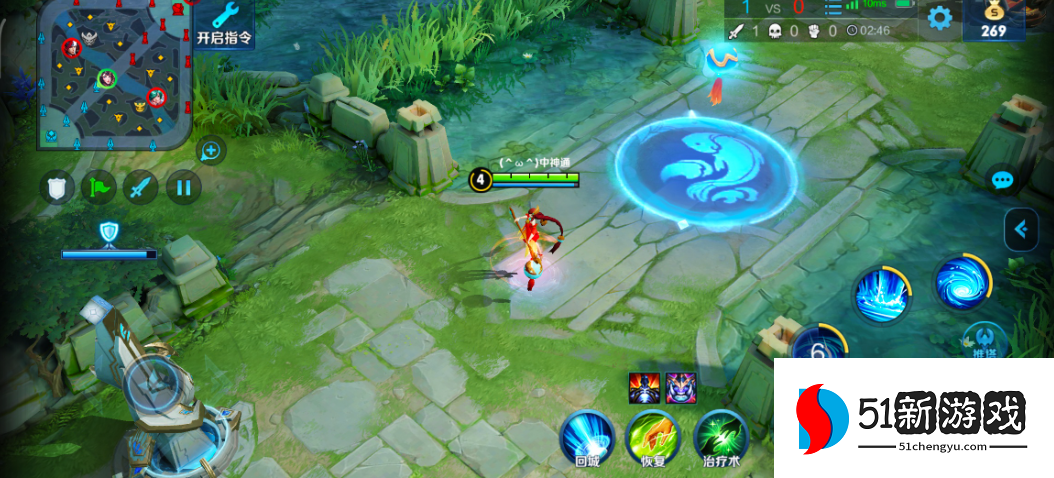Viewport: 1054px width, 478px height.
Task: Open the scoreboard list icon
Action: (x=833, y=8)
